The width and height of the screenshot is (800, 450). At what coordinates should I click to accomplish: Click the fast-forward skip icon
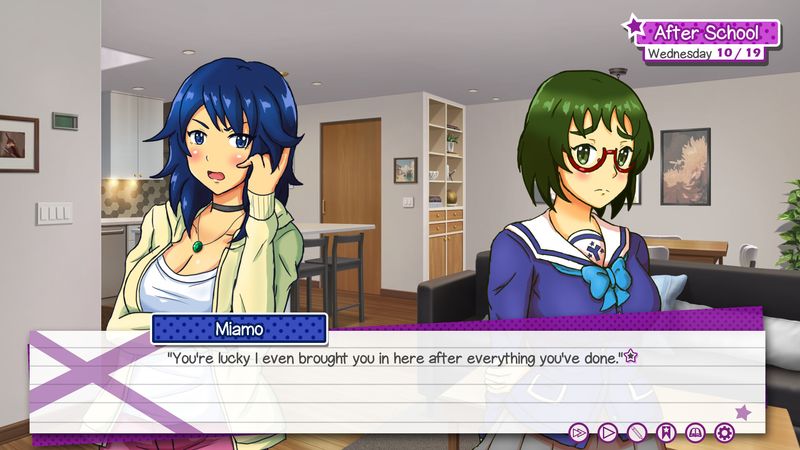[577, 432]
